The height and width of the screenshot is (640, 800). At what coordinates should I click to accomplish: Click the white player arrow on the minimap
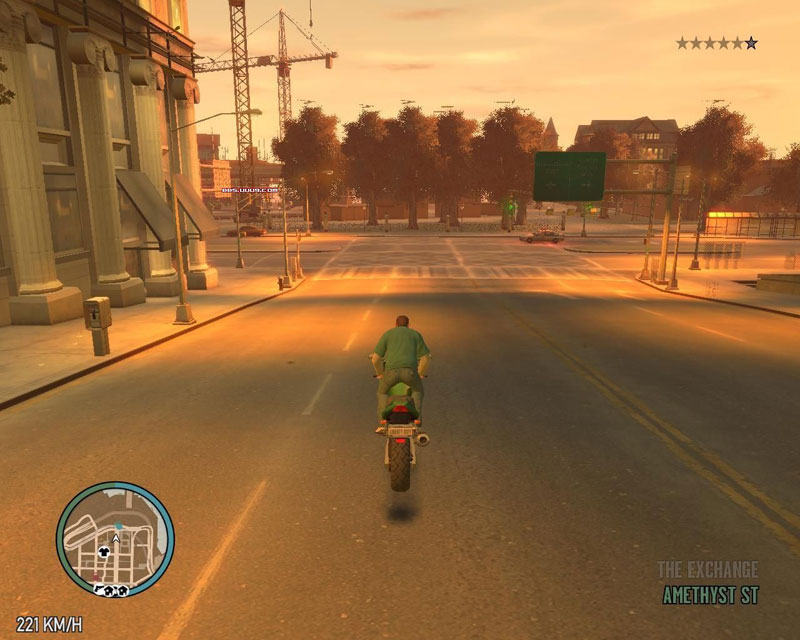tap(116, 539)
